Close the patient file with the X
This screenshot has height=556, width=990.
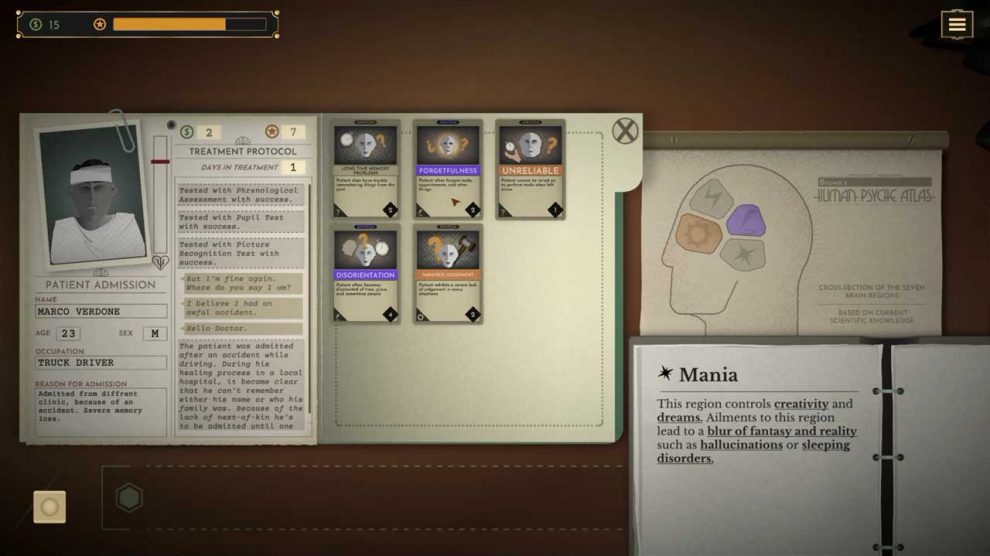625,131
